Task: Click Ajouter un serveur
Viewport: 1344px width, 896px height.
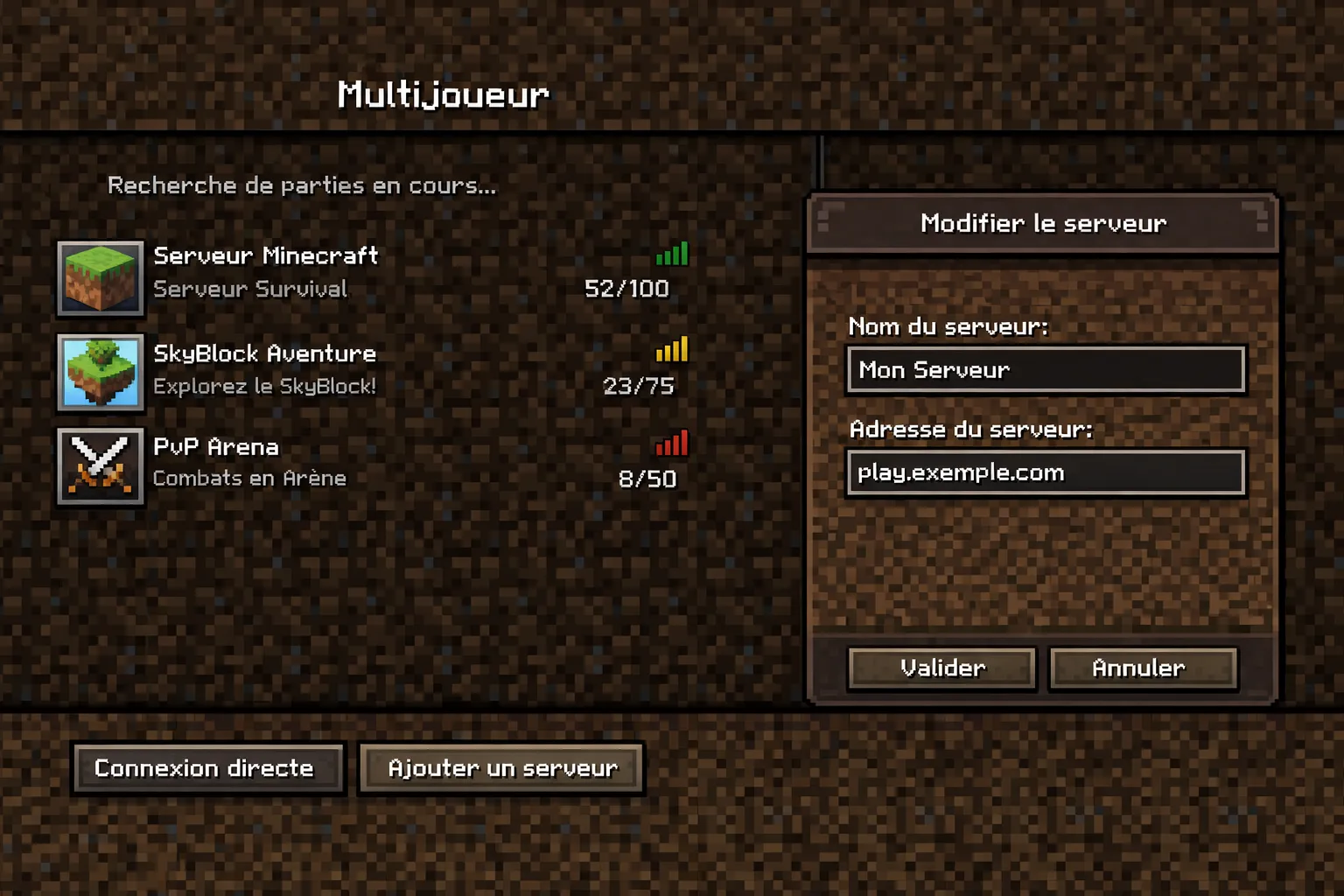Action: click(501, 767)
